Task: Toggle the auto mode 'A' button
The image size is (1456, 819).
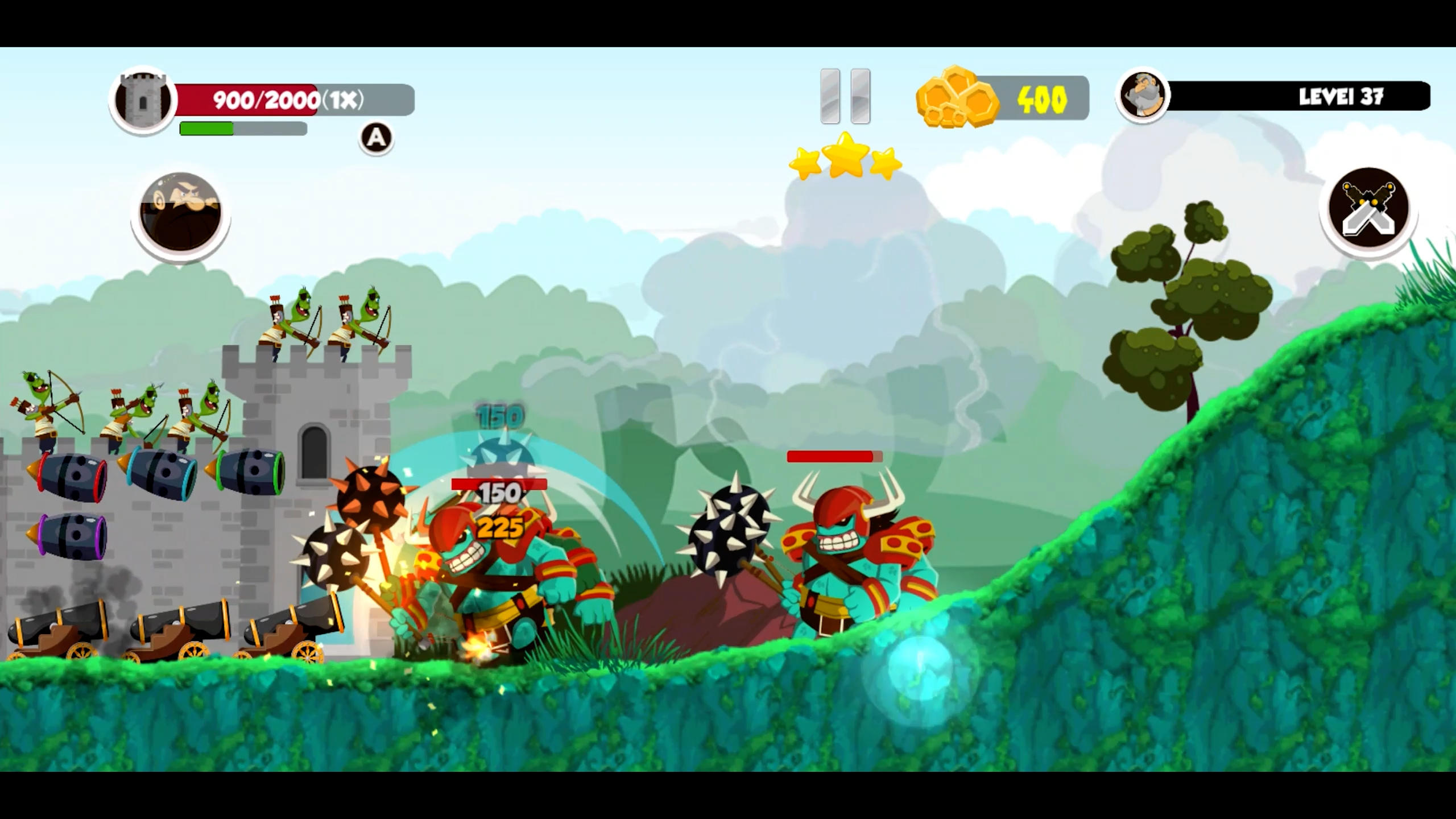Action: pyautogui.click(x=376, y=138)
